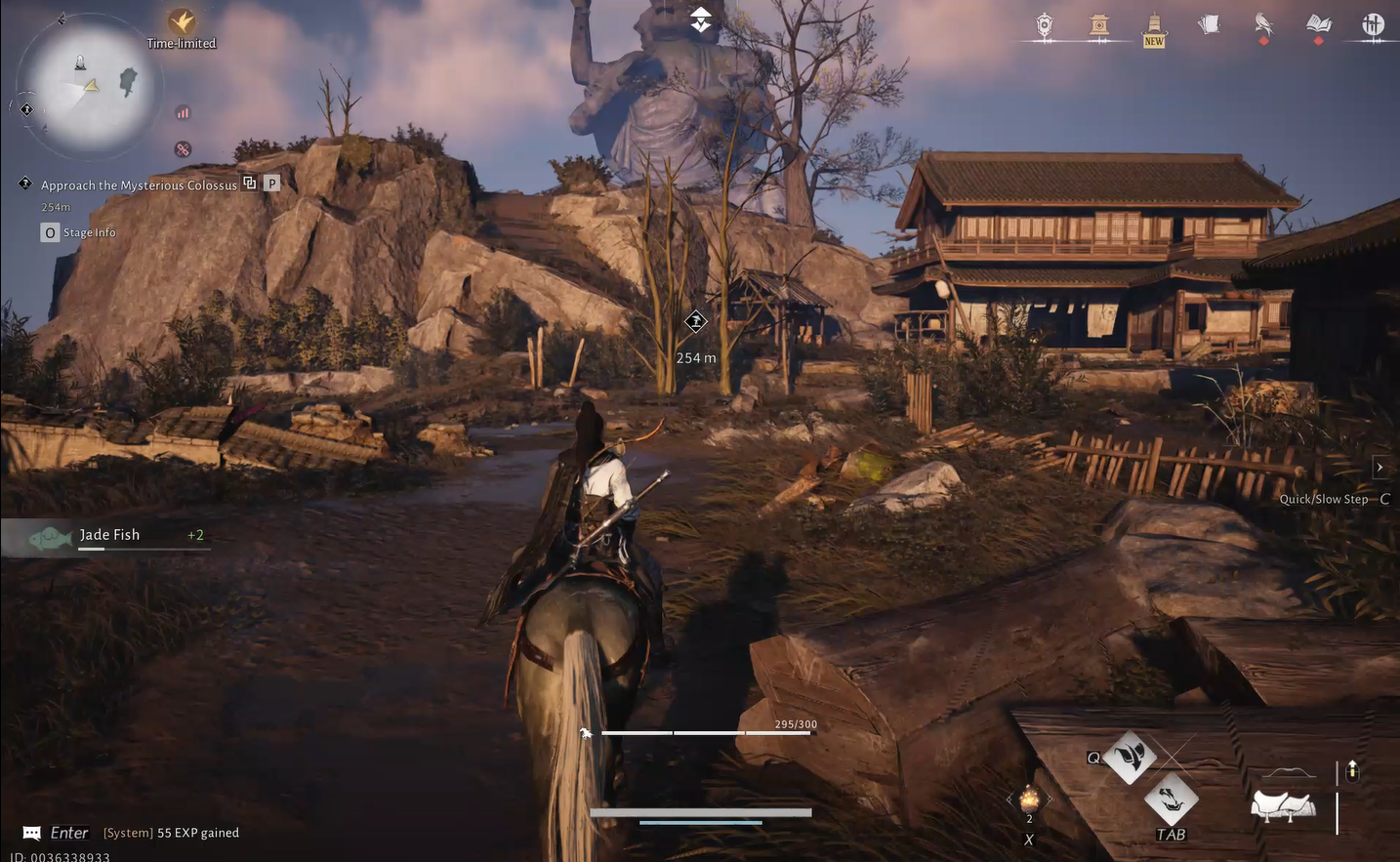Image resolution: width=1400 pixels, height=862 pixels.
Task: Click the pink crossed-out link icon
Action: pyautogui.click(x=183, y=149)
